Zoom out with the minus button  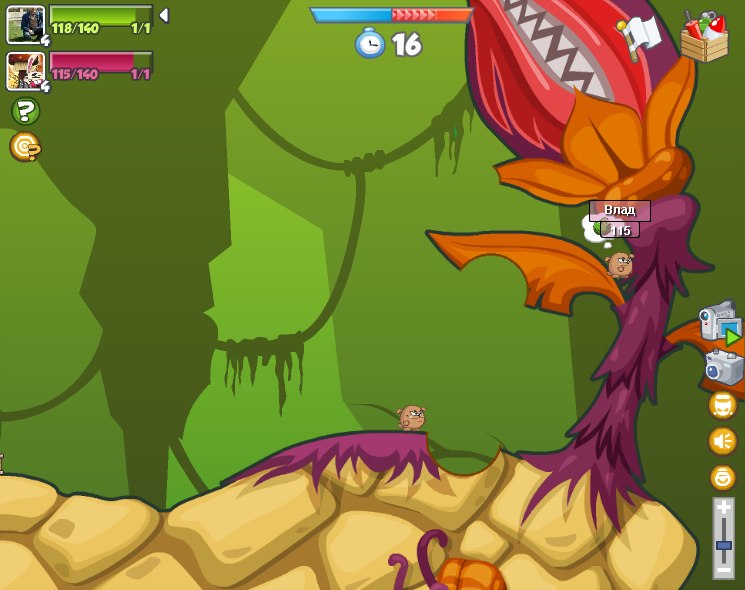pos(723,569)
